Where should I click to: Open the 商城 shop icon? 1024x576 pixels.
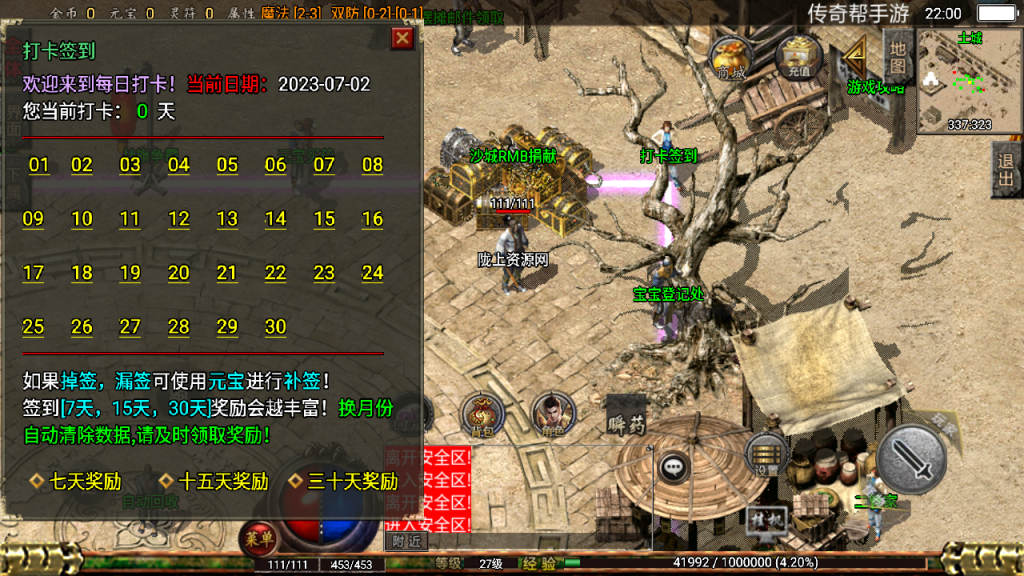click(x=731, y=57)
